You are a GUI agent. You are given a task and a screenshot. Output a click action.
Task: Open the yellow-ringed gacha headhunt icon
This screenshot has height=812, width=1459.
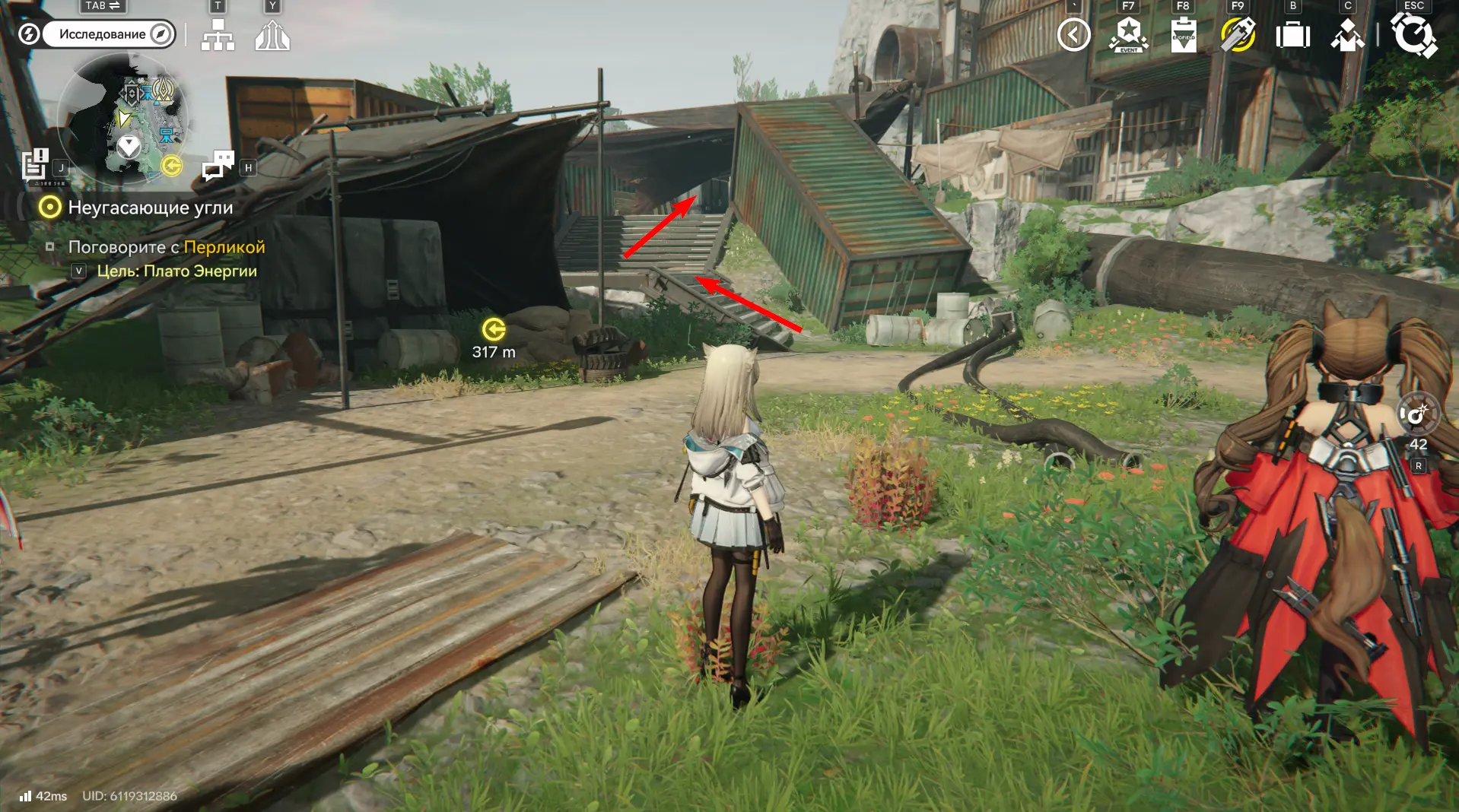click(1238, 35)
